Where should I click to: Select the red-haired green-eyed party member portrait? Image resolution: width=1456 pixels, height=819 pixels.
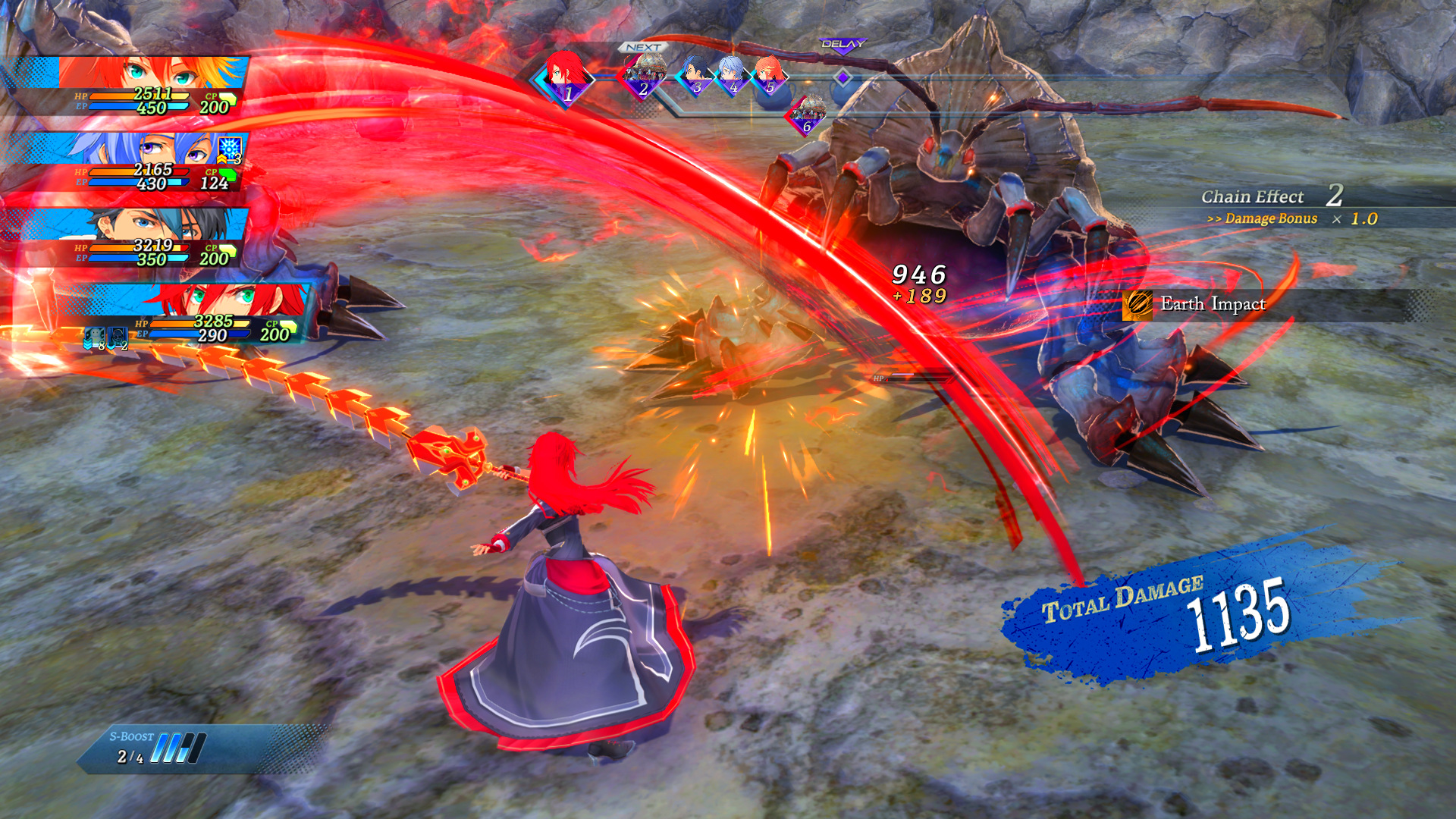(x=220, y=300)
